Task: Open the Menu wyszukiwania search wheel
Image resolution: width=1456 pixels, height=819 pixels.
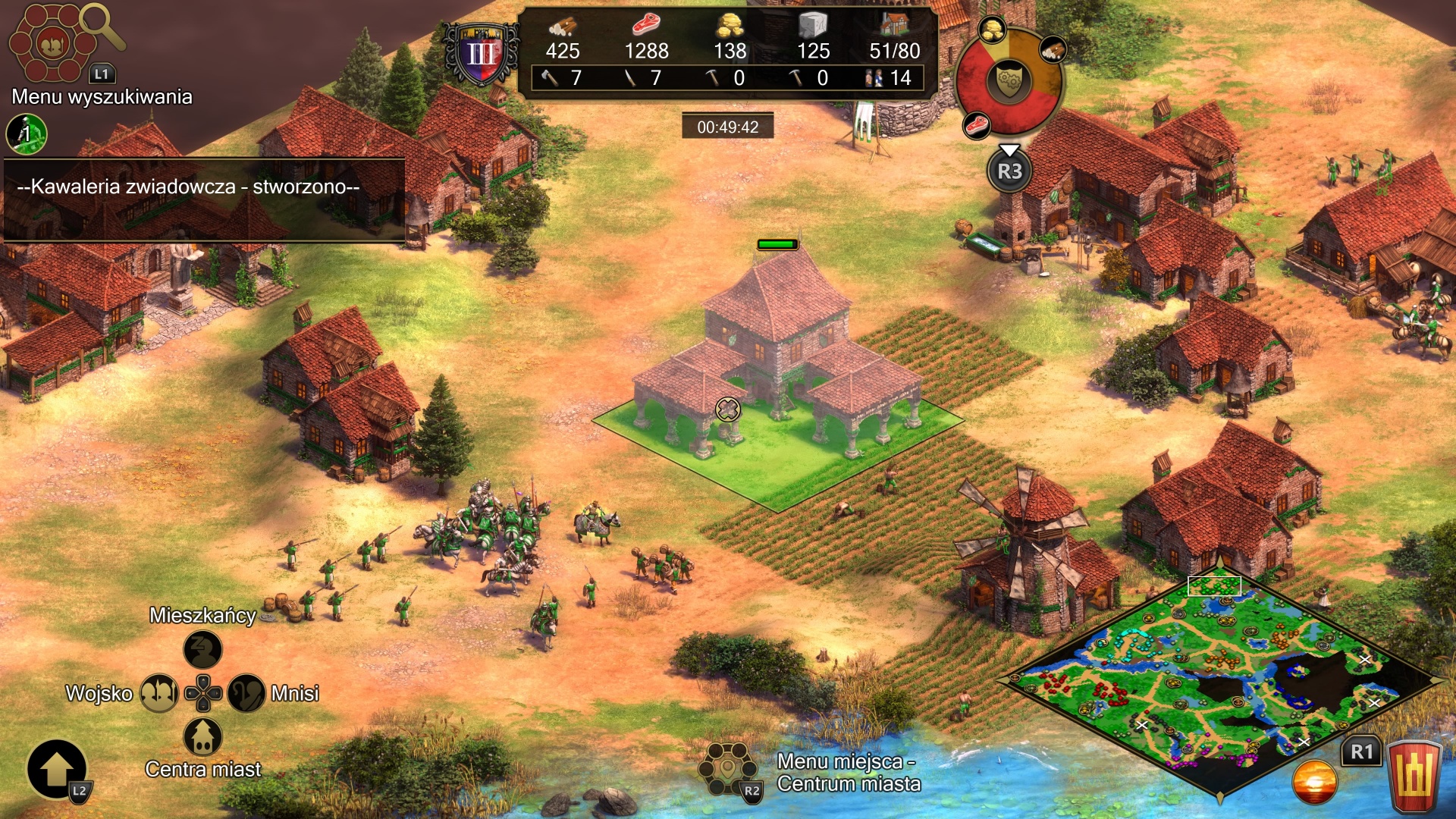Action: click(x=53, y=43)
